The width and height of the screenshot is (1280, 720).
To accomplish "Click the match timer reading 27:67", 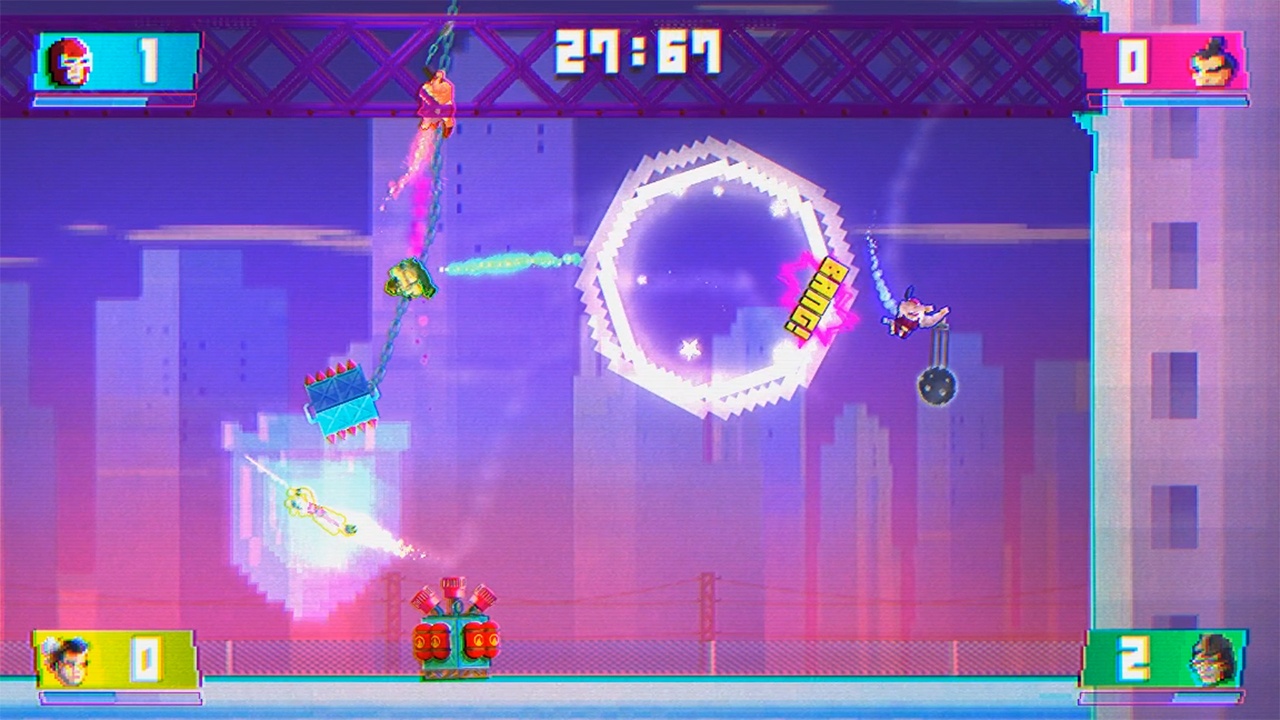I will (637, 52).
